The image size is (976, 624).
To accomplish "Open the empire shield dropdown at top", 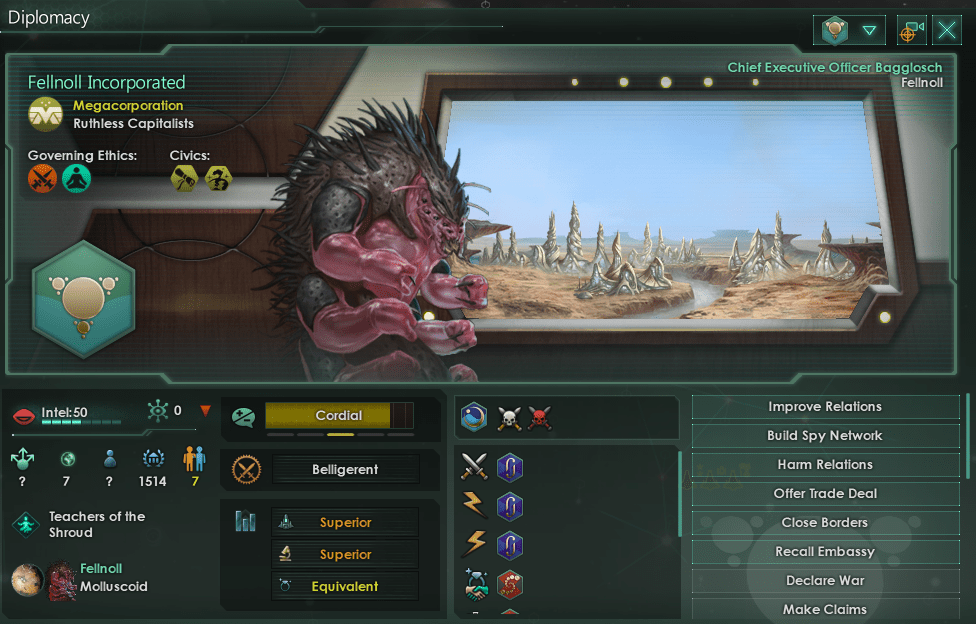I will coord(849,31).
